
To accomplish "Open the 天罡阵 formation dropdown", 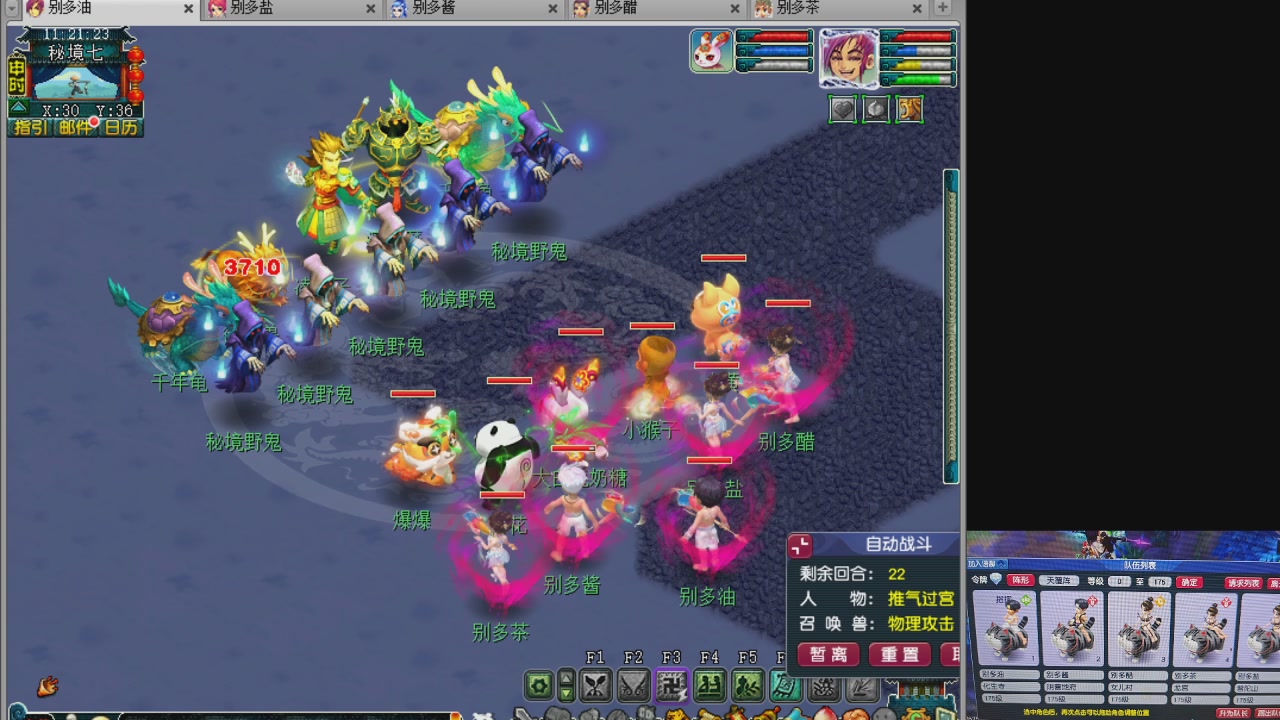I will (x=1058, y=581).
